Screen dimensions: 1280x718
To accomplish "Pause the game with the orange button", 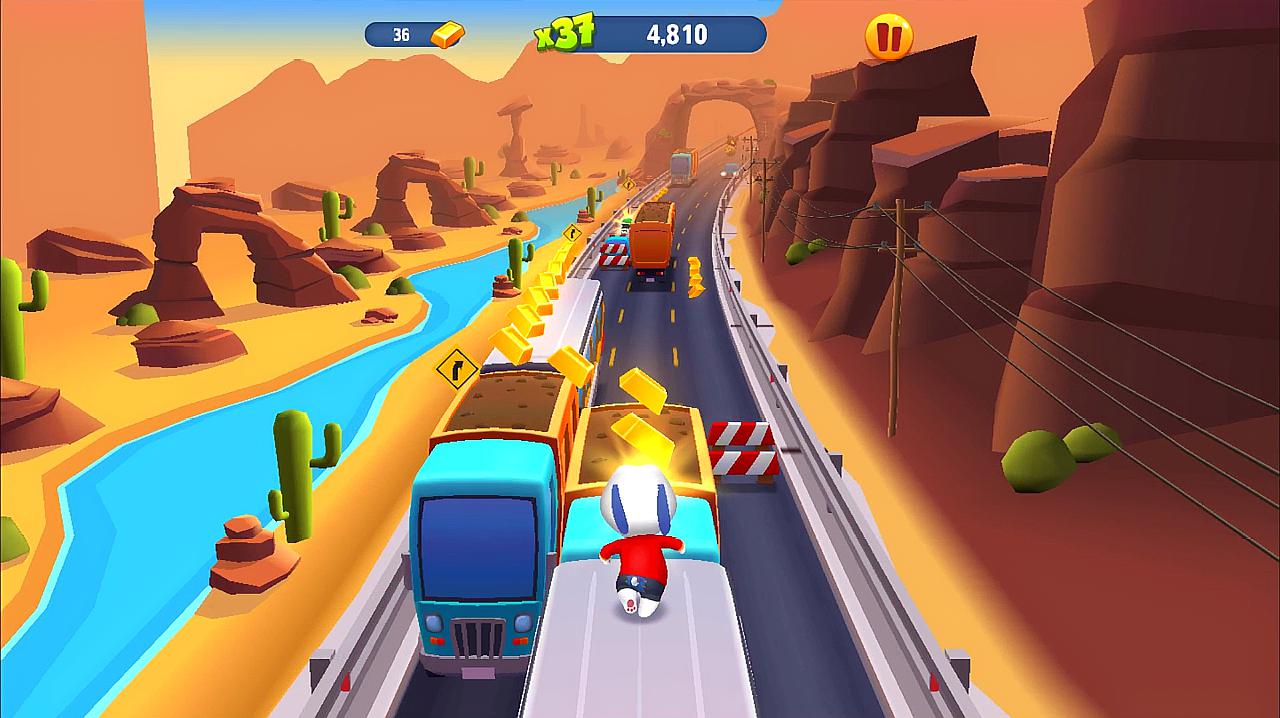I will [888, 37].
